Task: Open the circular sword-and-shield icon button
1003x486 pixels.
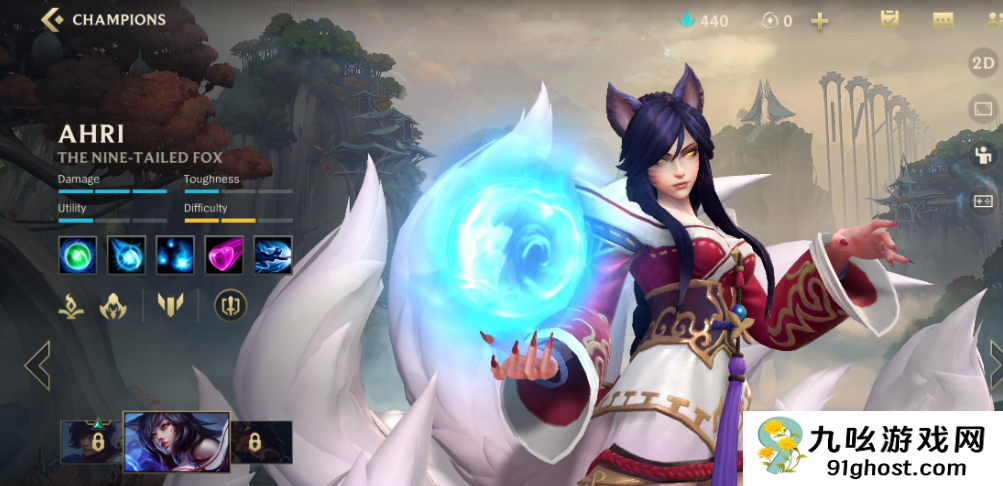Action: 230,305
